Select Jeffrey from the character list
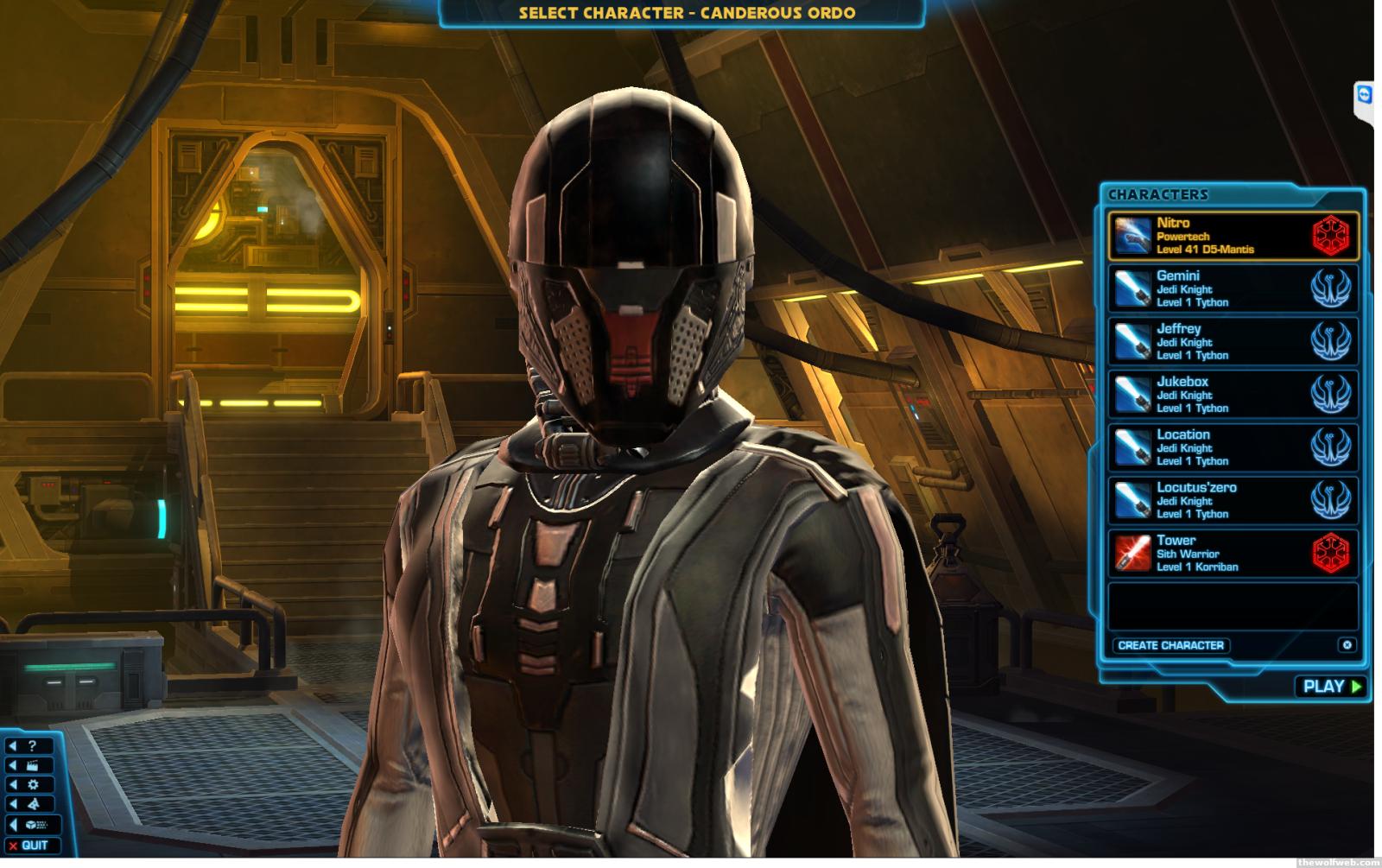This screenshot has width=1382, height=868. pyautogui.click(x=1233, y=341)
